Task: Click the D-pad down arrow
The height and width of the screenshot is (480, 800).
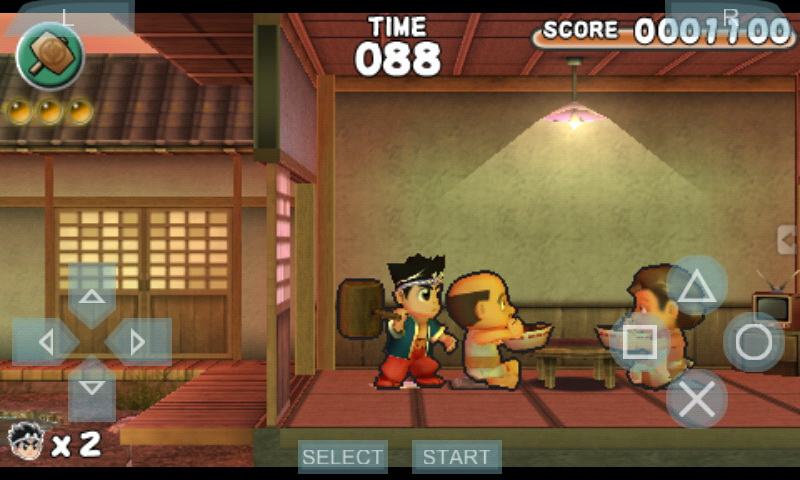Action: [92, 388]
